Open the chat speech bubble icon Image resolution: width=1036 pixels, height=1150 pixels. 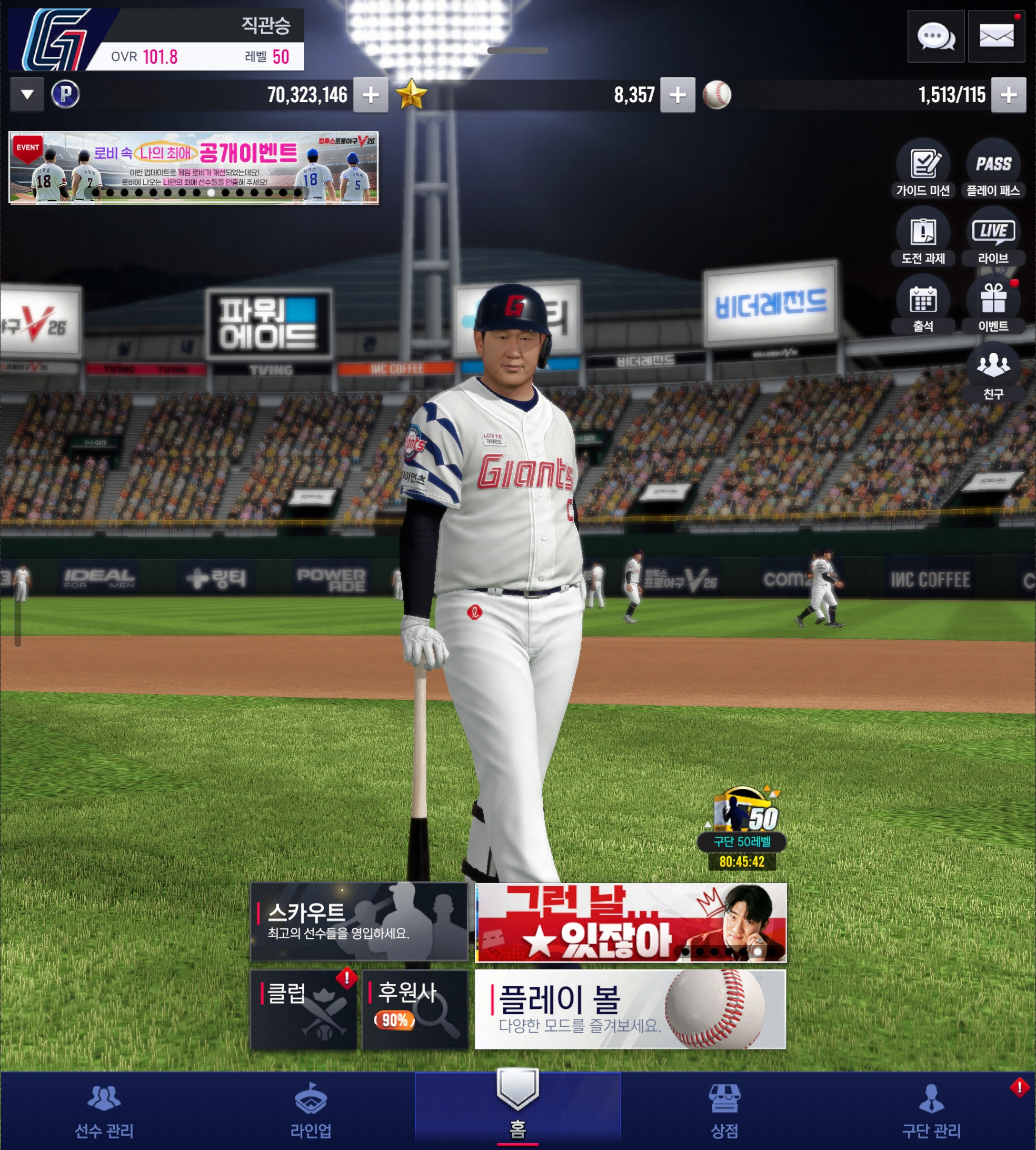(936, 37)
